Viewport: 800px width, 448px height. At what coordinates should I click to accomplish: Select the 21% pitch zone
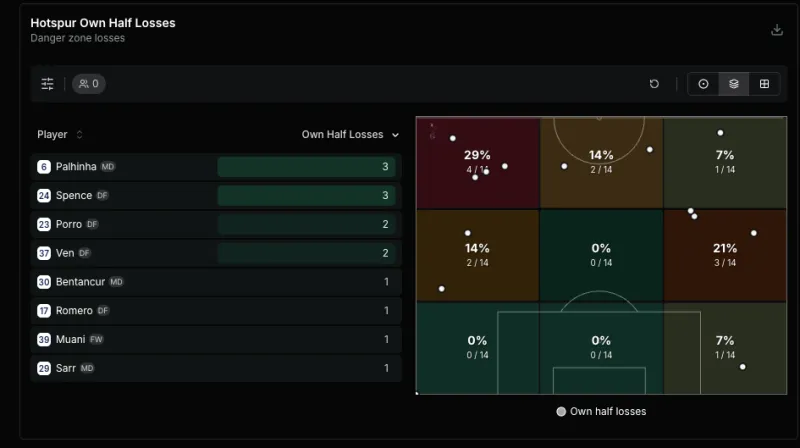click(x=725, y=255)
